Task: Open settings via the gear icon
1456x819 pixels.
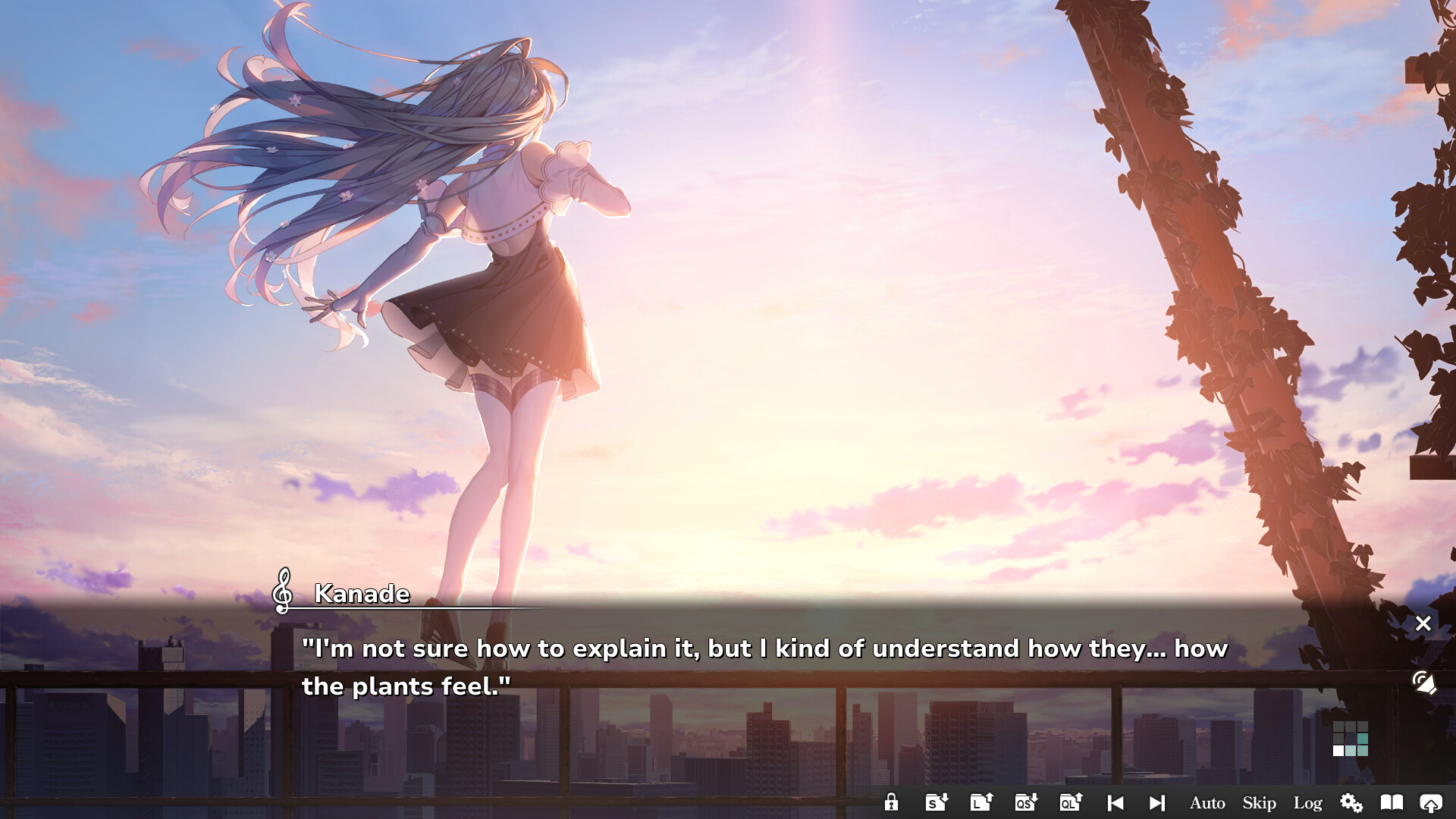Action: click(x=1351, y=802)
